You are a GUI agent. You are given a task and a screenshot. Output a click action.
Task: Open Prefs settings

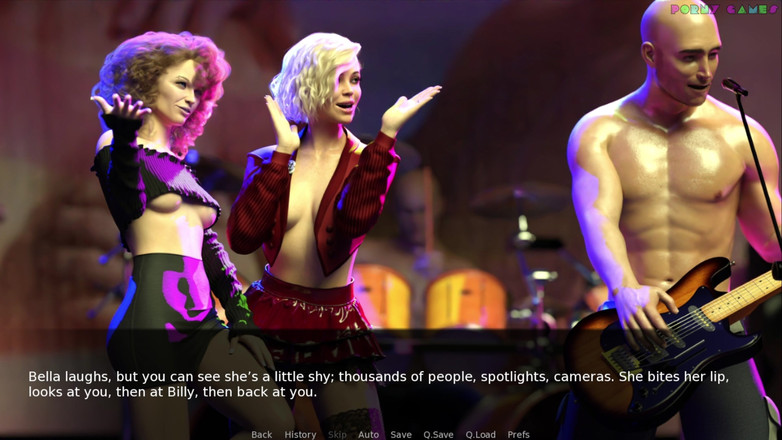pyautogui.click(x=518, y=434)
